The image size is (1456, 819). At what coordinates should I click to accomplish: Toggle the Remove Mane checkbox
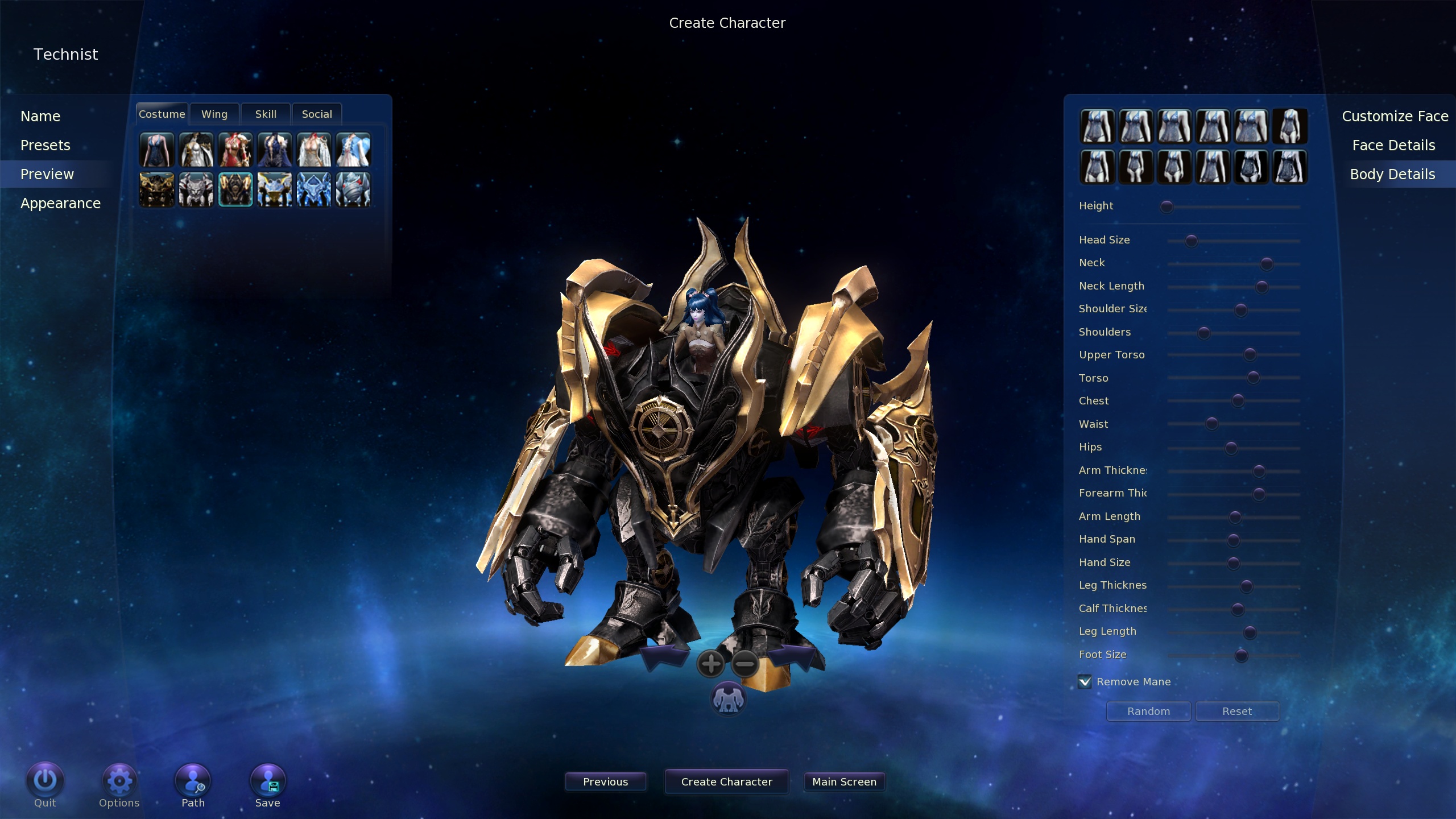pyautogui.click(x=1085, y=681)
